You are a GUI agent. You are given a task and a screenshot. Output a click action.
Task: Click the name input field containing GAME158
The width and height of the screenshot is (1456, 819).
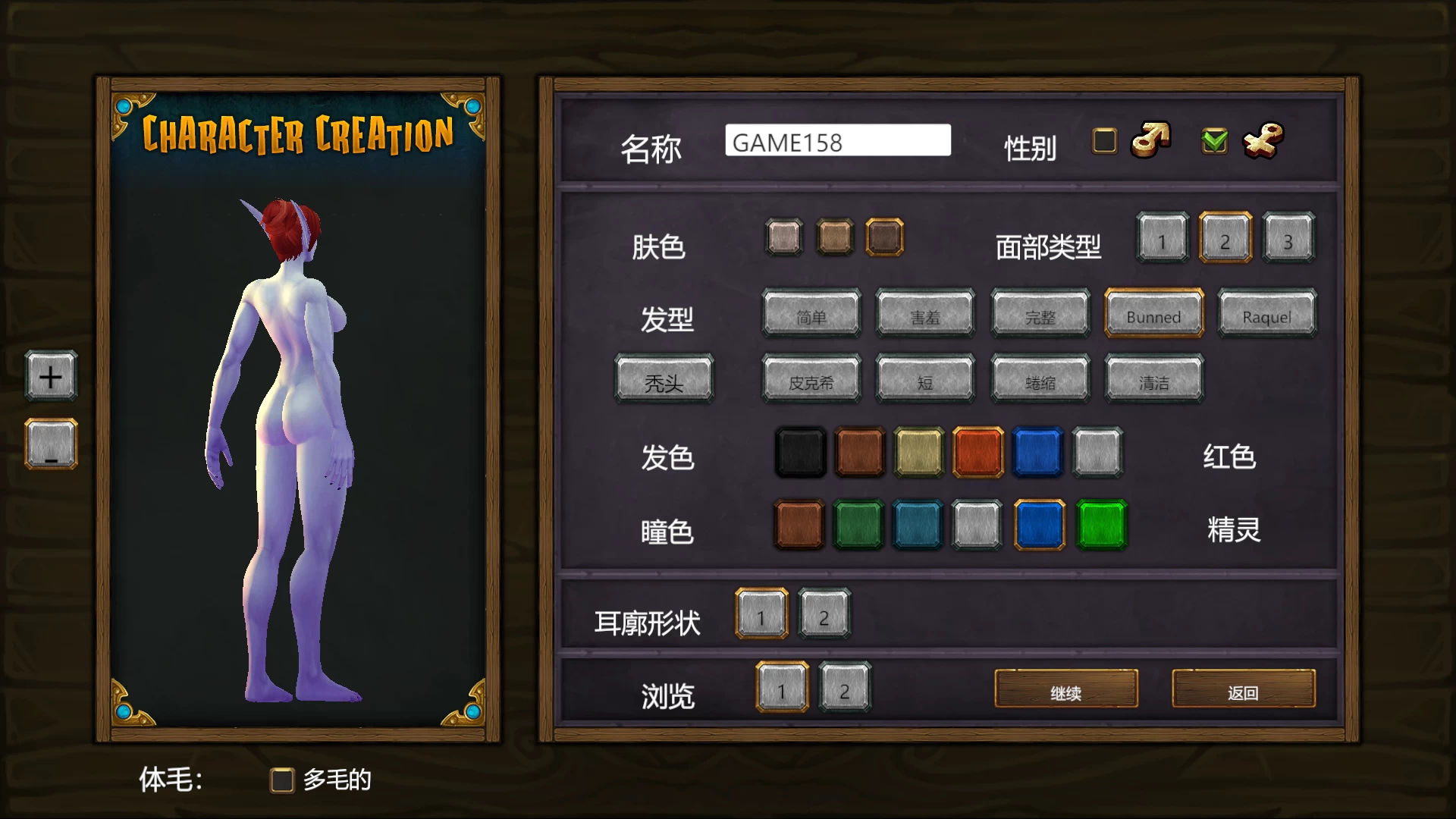(838, 141)
